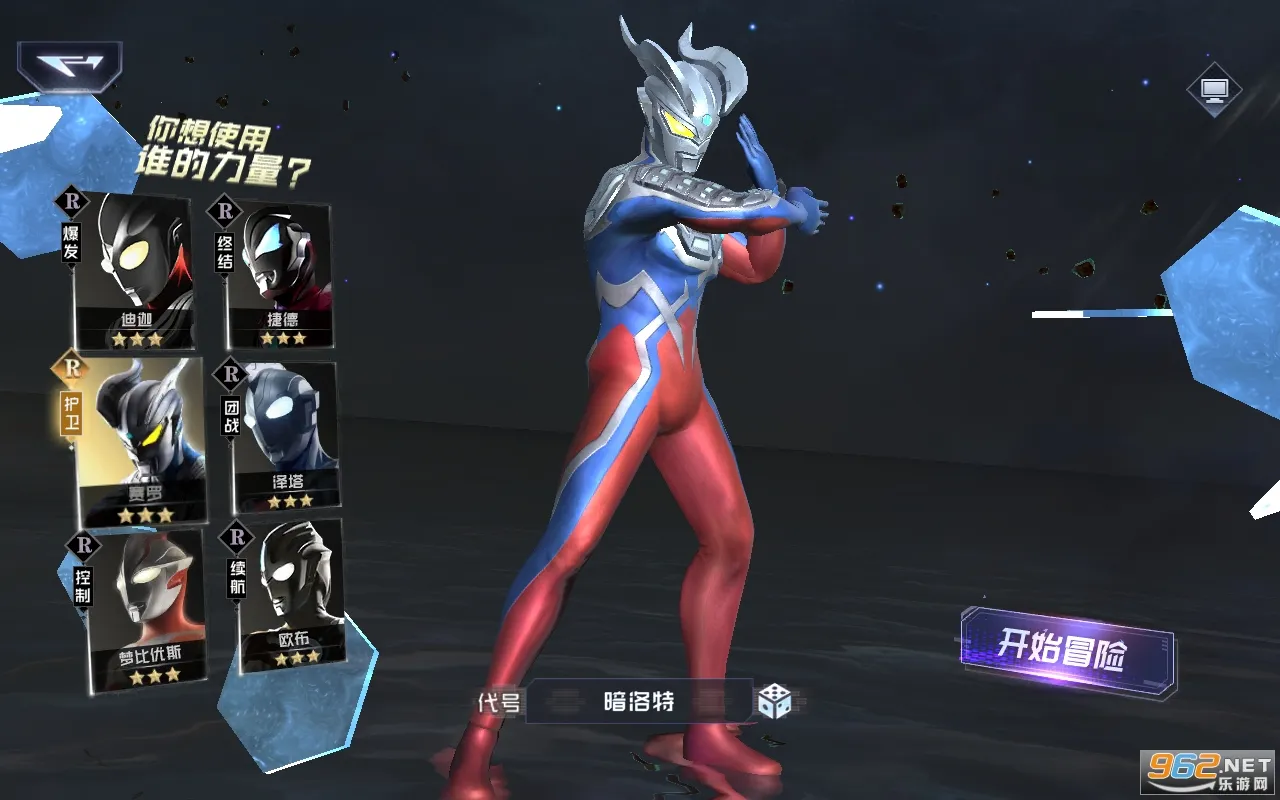
Task: Select the 捷德 character card
Action: 284,270
